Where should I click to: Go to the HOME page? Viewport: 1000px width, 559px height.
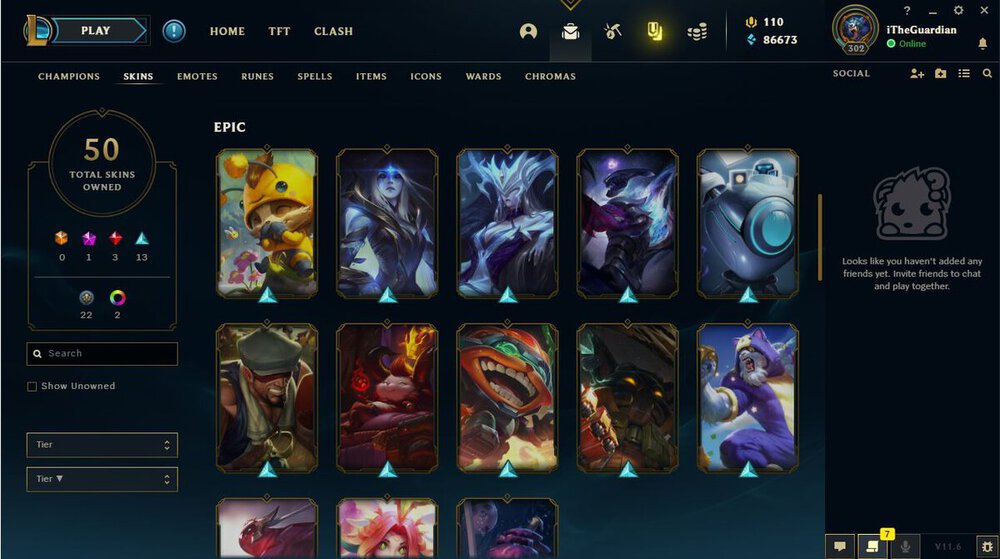227,31
